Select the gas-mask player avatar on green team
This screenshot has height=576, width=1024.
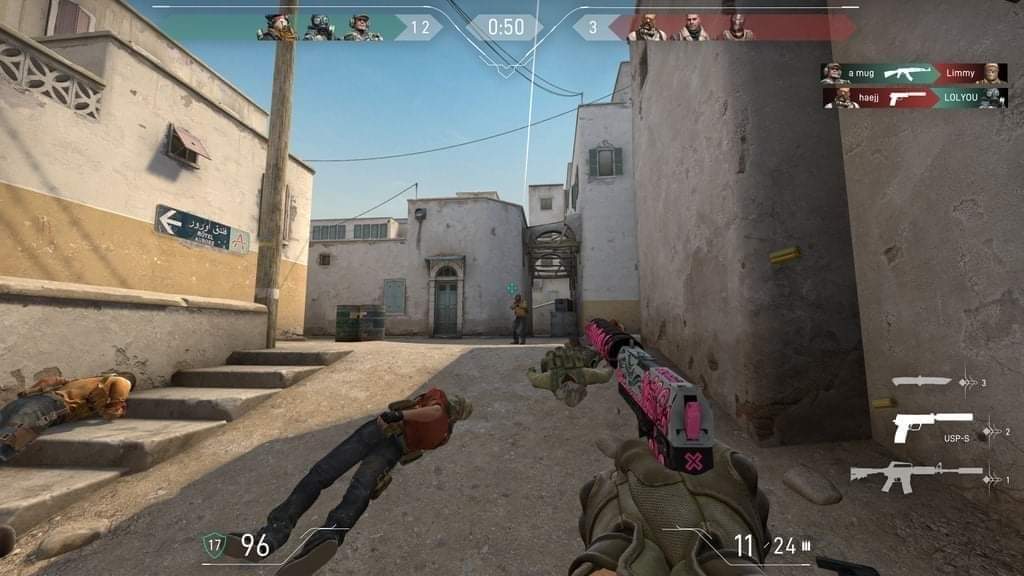[319, 27]
